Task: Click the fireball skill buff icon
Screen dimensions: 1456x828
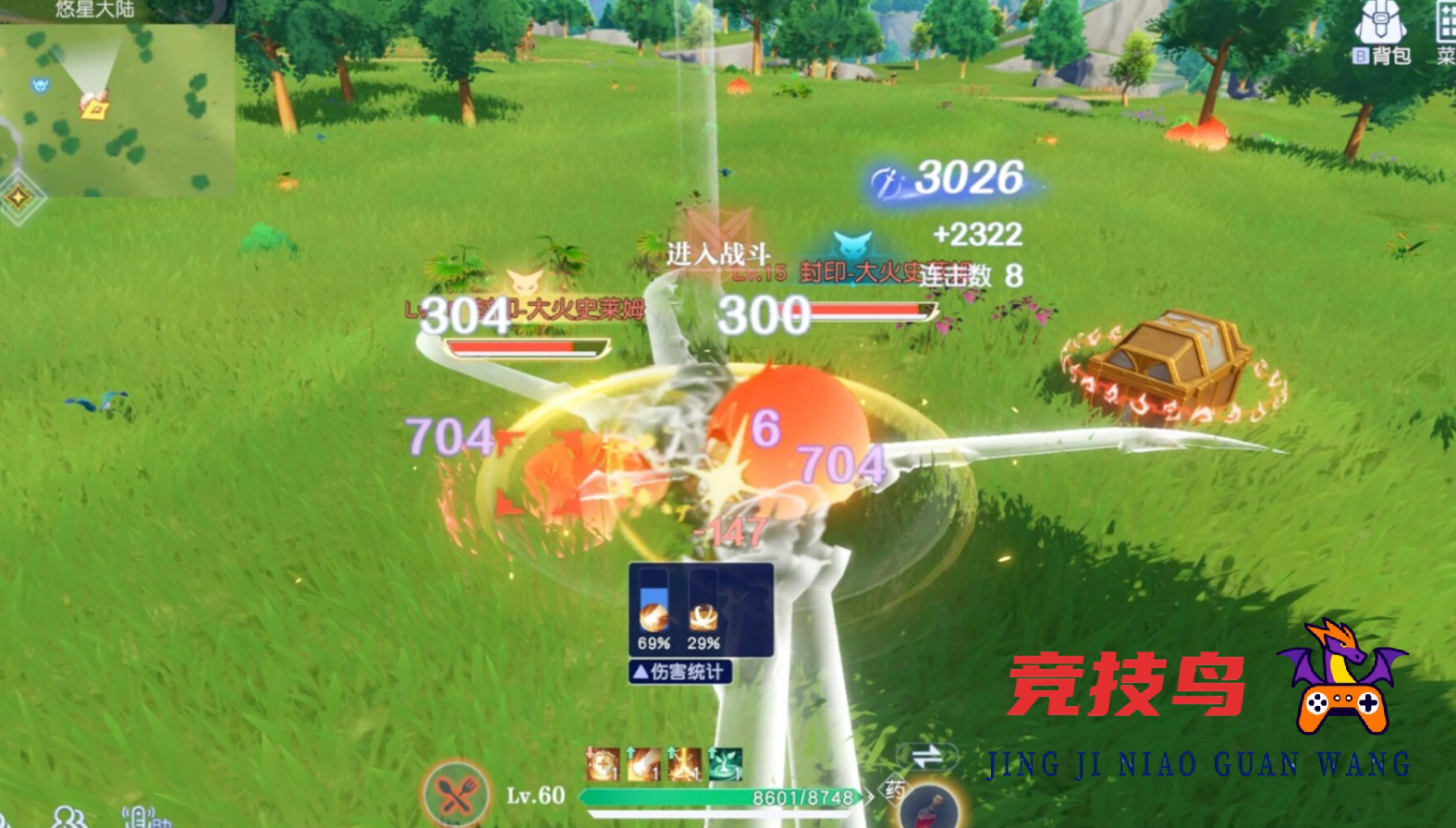Action: [643, 763]
